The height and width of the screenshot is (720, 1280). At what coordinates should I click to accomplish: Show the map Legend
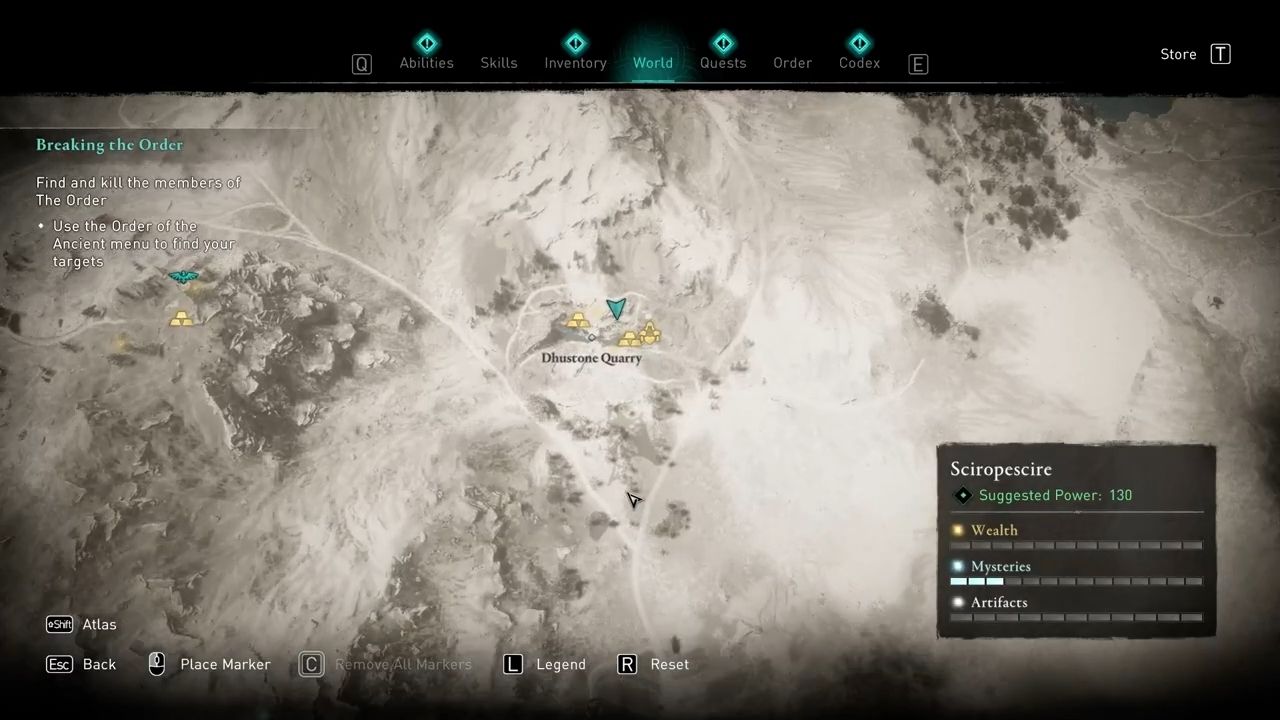click(561, 664)
